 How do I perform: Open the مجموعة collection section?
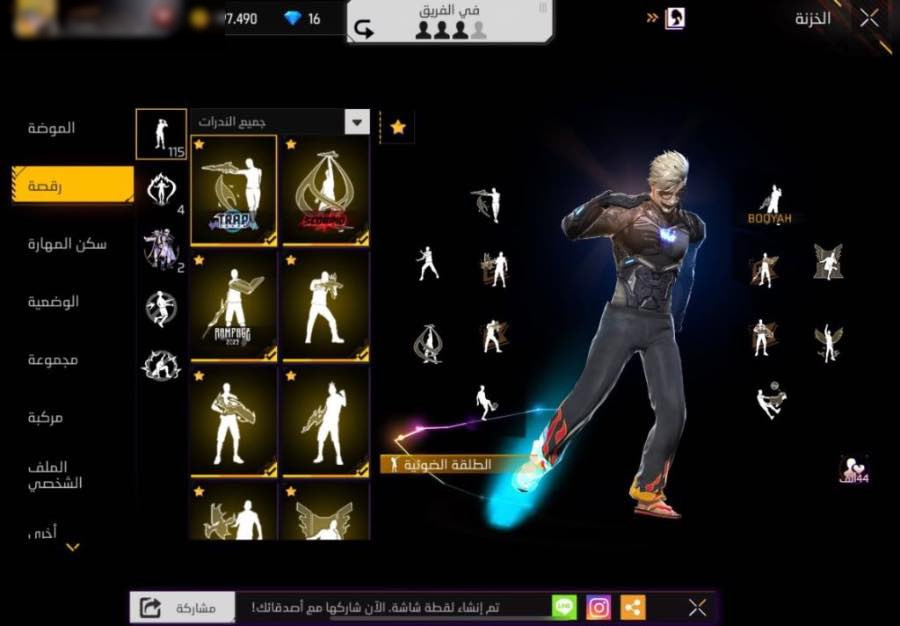pyautogui.click(x=53, y=359)
